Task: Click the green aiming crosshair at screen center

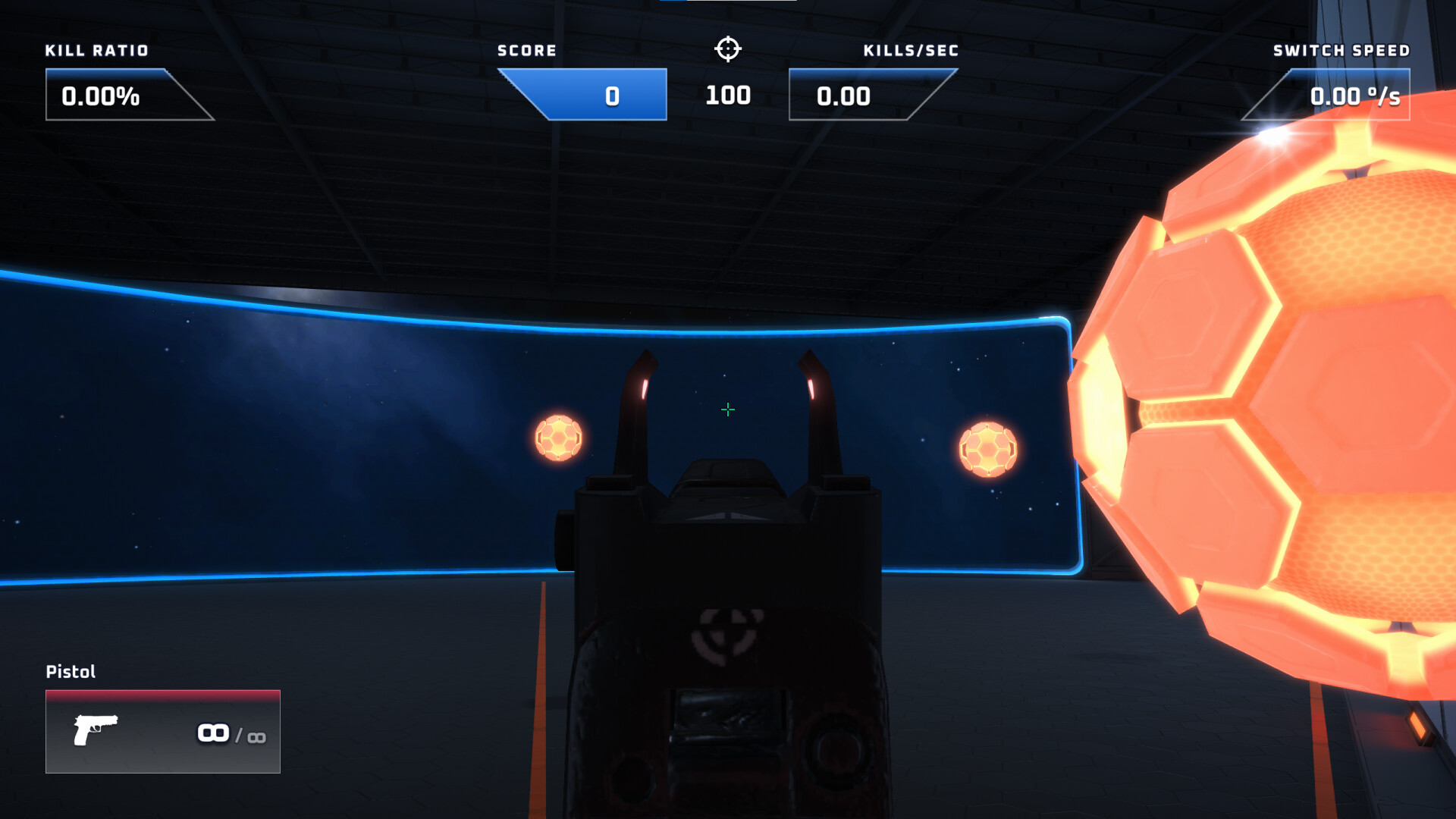Action: tap(727, 409)
